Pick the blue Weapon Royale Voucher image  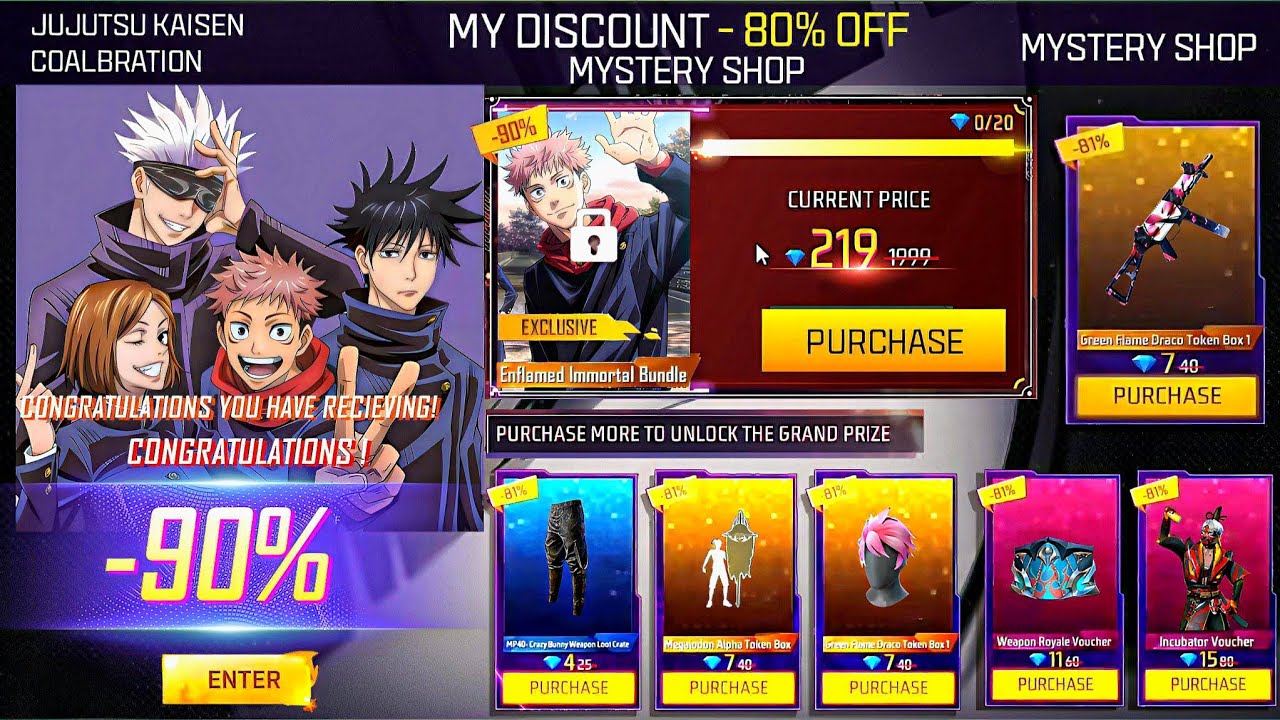click(x=1053, y=572)
